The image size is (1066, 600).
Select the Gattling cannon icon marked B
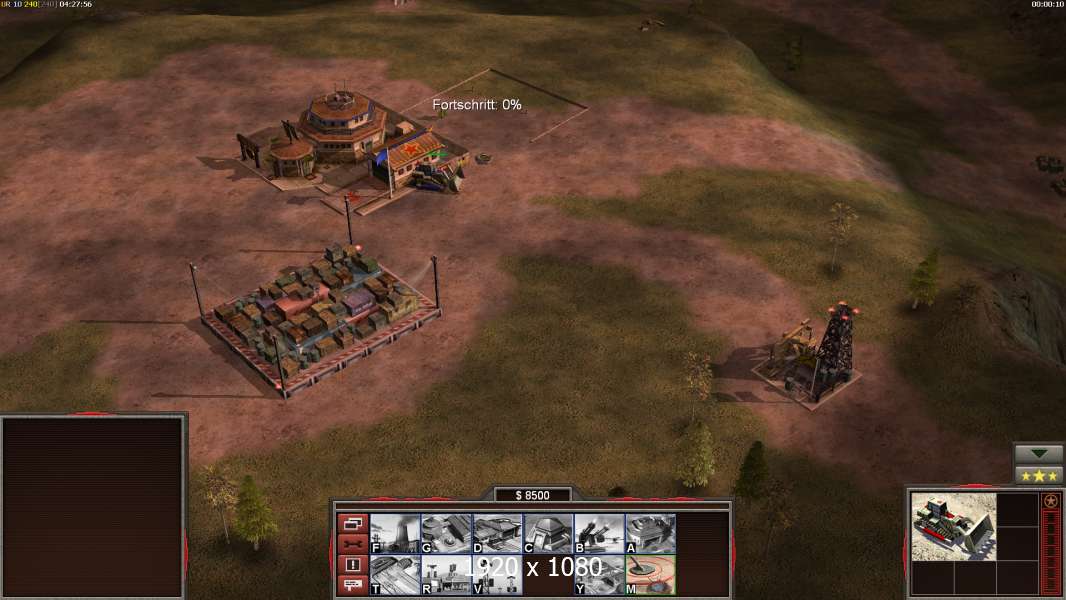(x=599, y=533)
